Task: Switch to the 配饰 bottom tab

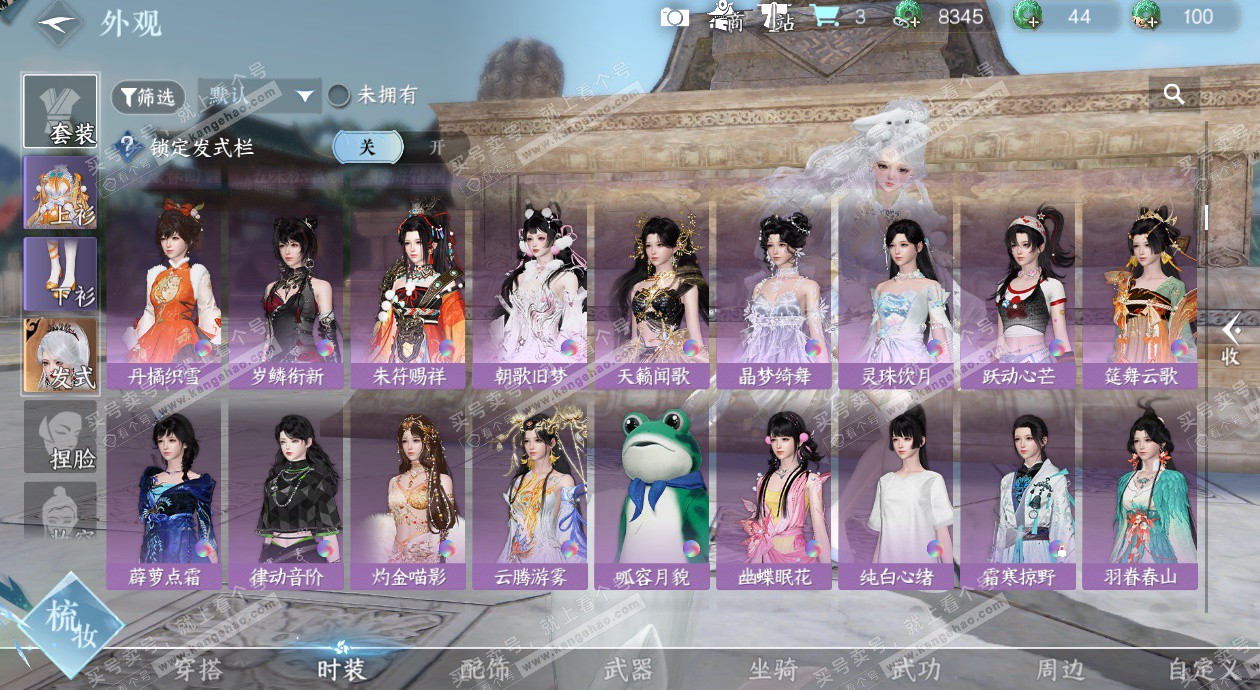Action: [x=485, y=669]
